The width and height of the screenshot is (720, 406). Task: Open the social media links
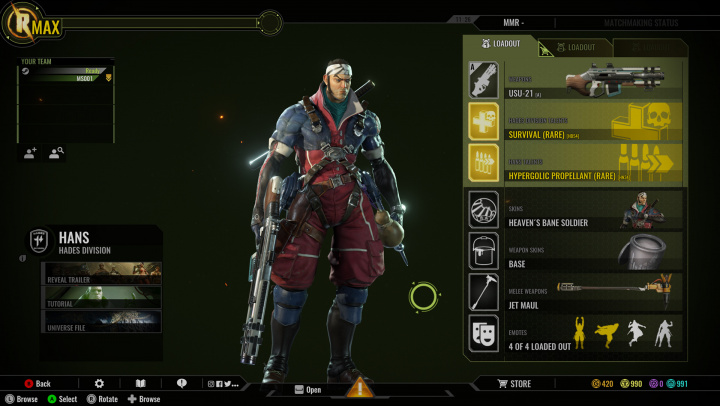[223, 383]
